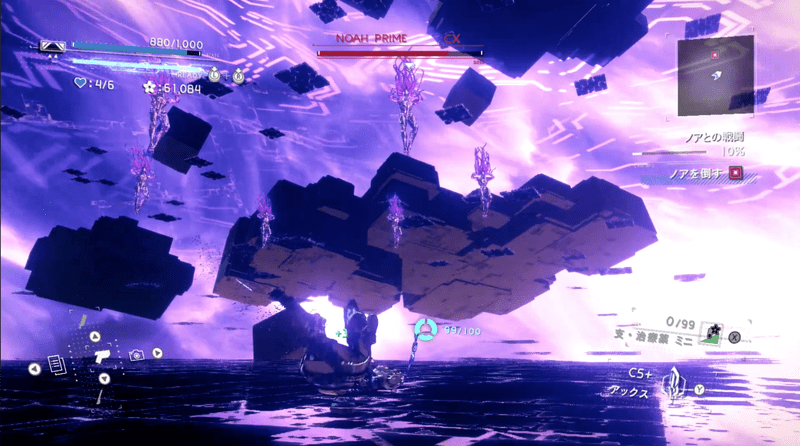Open the minimap in the corner

point(714,75)
